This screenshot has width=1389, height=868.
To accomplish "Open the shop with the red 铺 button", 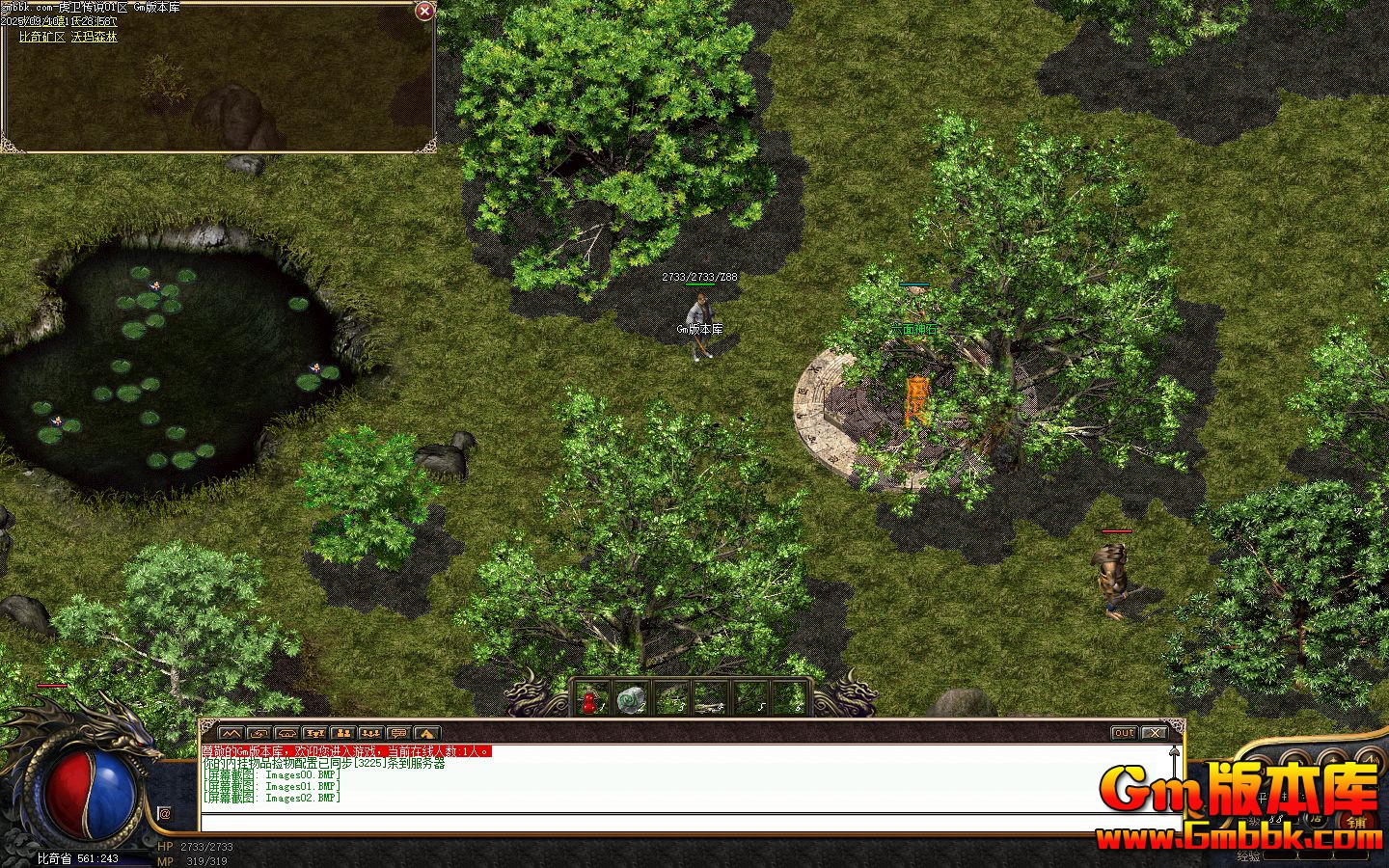I will (x=1356, y=822).
